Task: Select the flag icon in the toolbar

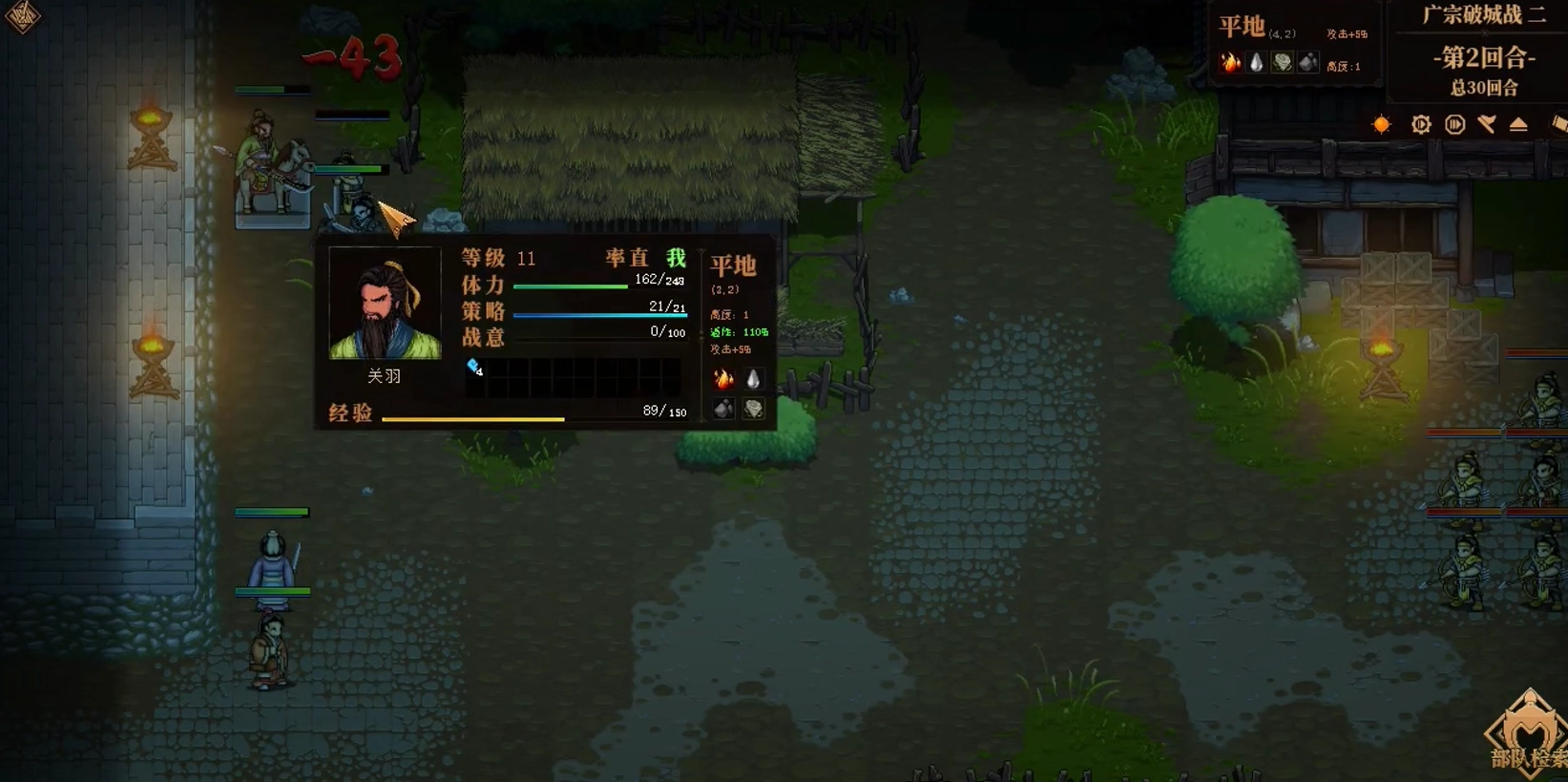Action: click(1487, 124)
